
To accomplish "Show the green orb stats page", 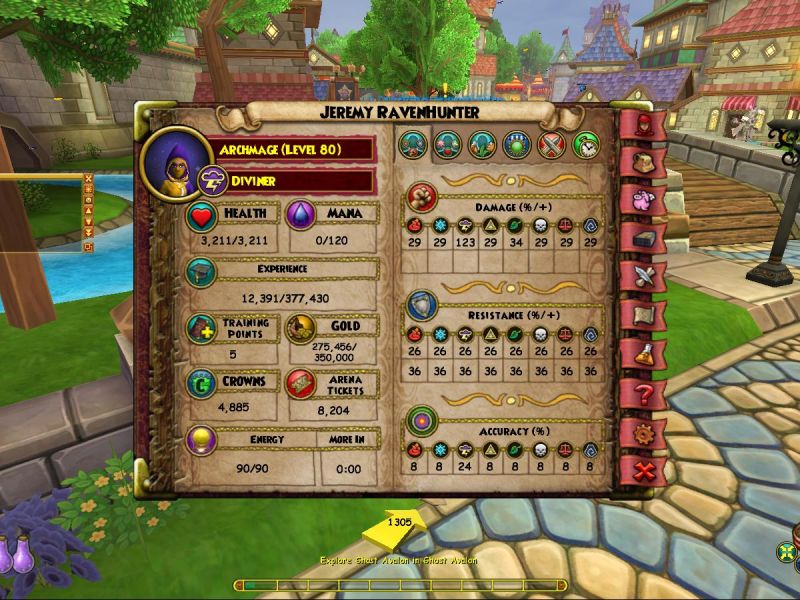I will click(517, 145).
